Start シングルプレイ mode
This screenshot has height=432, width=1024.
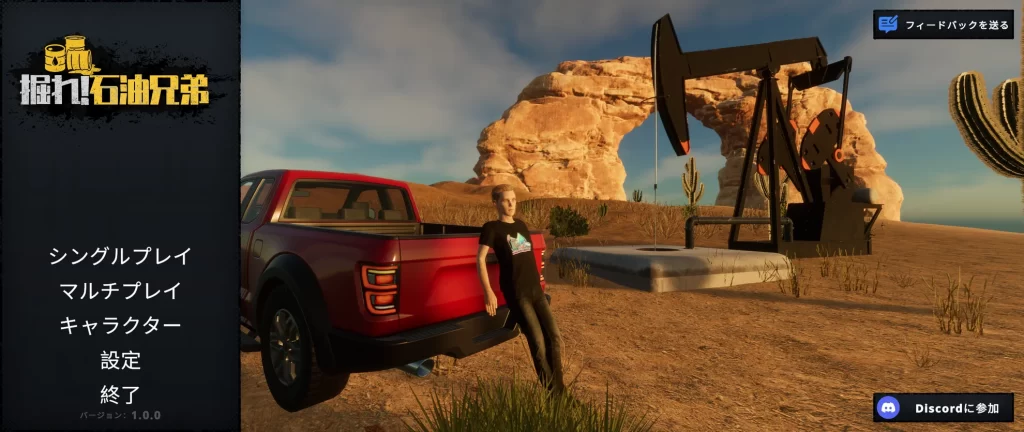point(120,256)
